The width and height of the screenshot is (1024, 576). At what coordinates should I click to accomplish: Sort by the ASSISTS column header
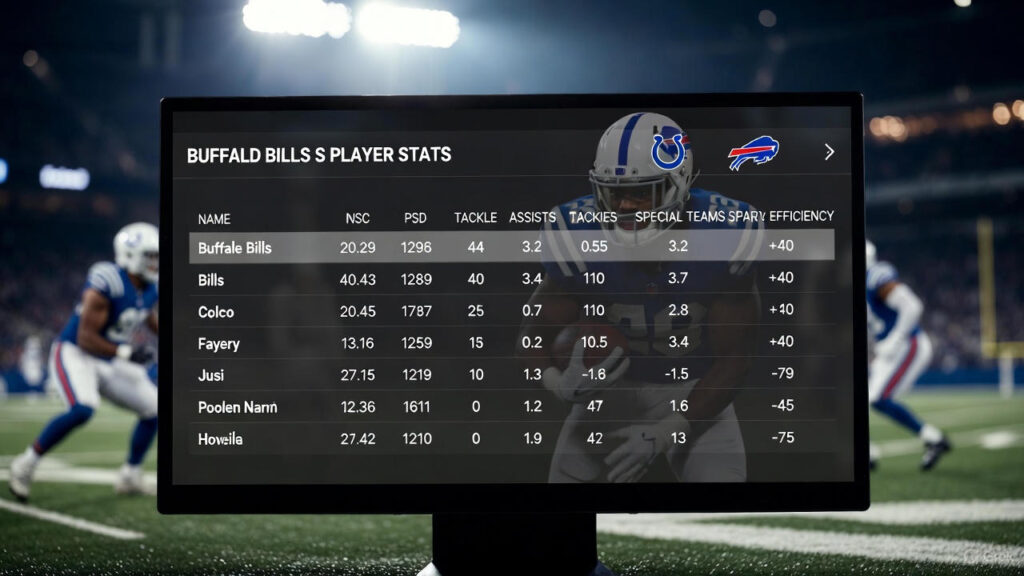[532, 217]
